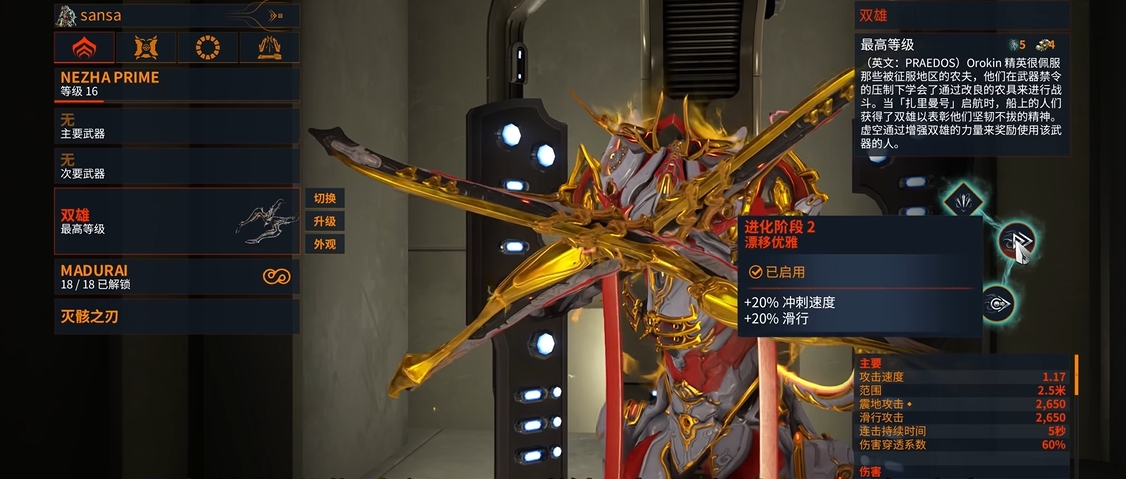This screenshot has width=1126, height=479.
Task: Select the diamond-shaped evolution stage node
Action: [962, 199]
